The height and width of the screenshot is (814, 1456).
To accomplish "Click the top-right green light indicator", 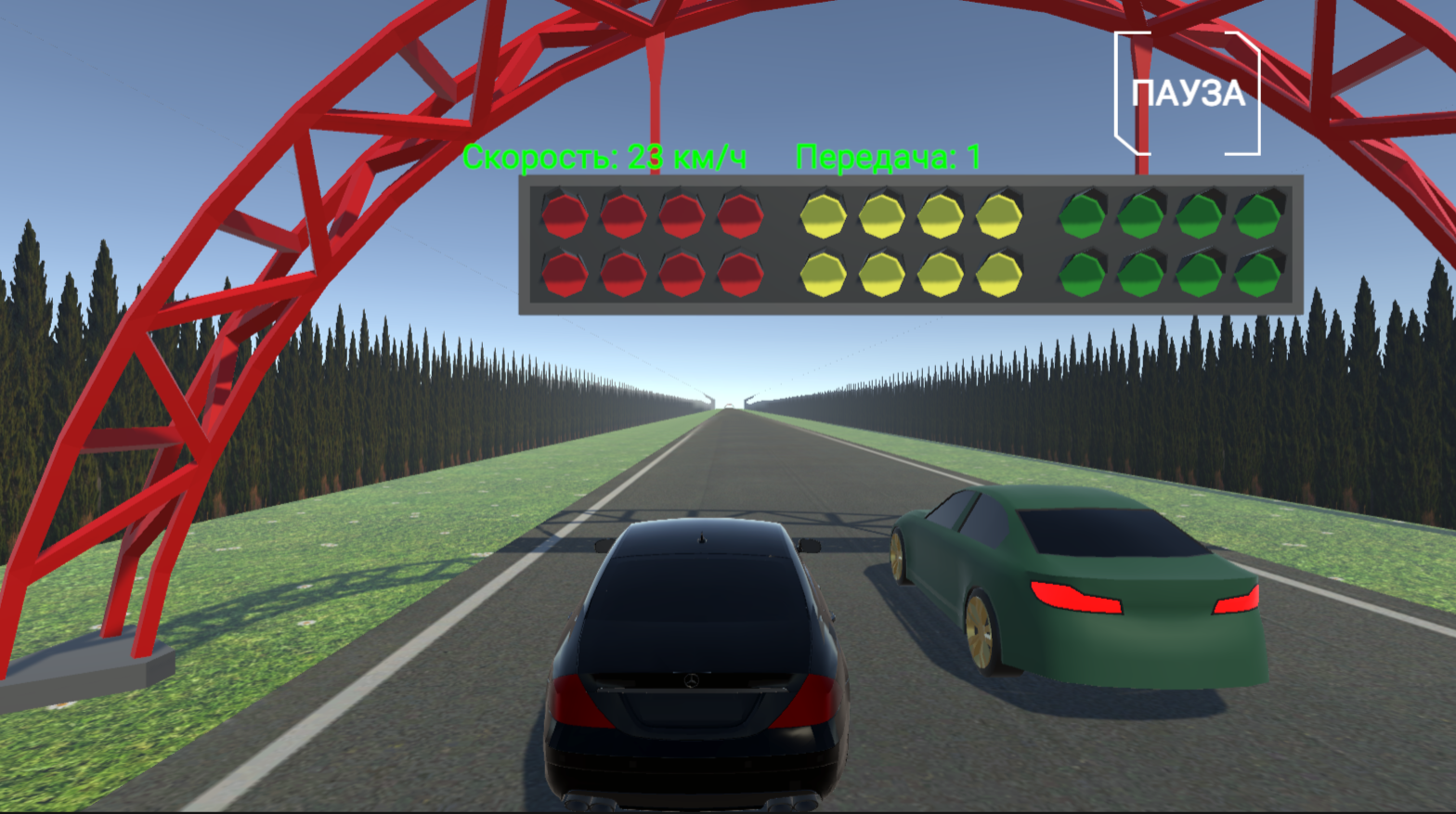I will (1258, 214).
